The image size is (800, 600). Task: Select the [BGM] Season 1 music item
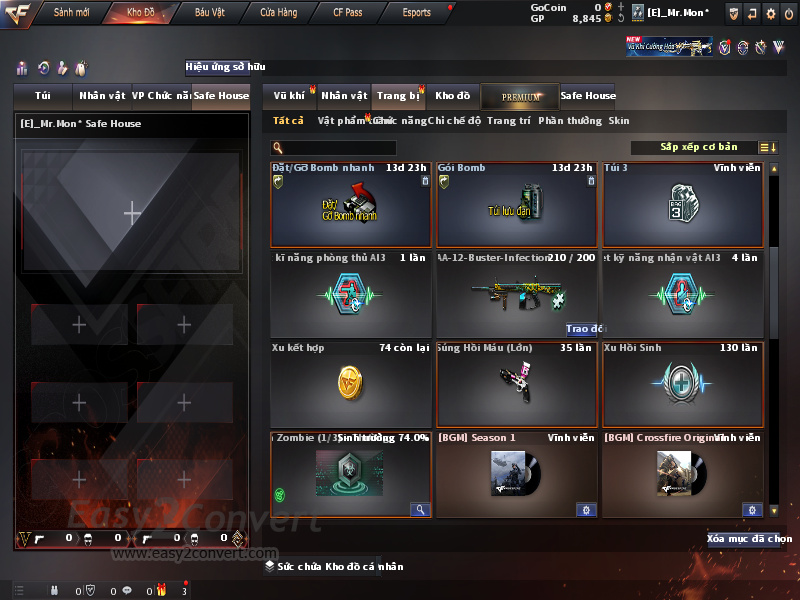click(x=517, y=474)
